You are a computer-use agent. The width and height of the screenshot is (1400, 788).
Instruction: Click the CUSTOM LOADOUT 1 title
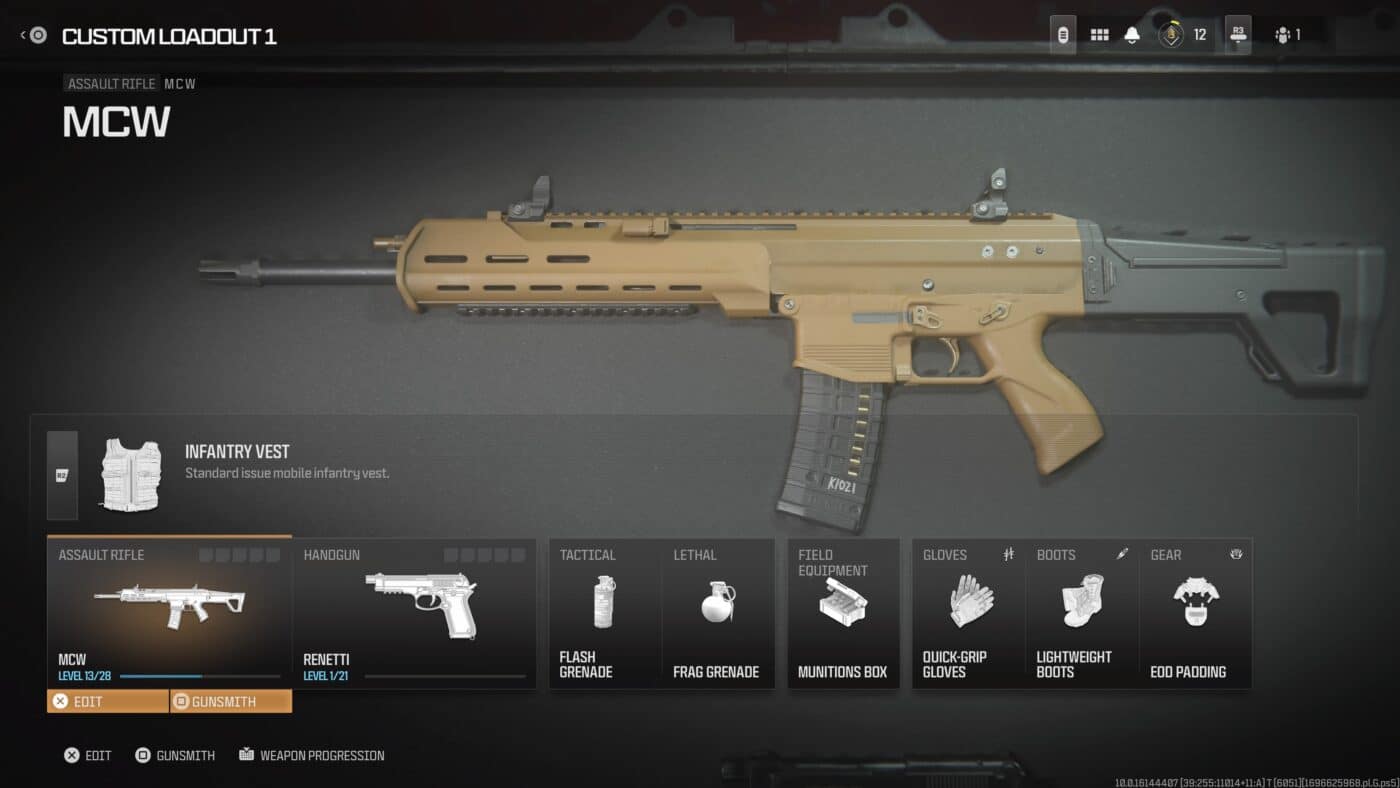(x=170, y=37)
